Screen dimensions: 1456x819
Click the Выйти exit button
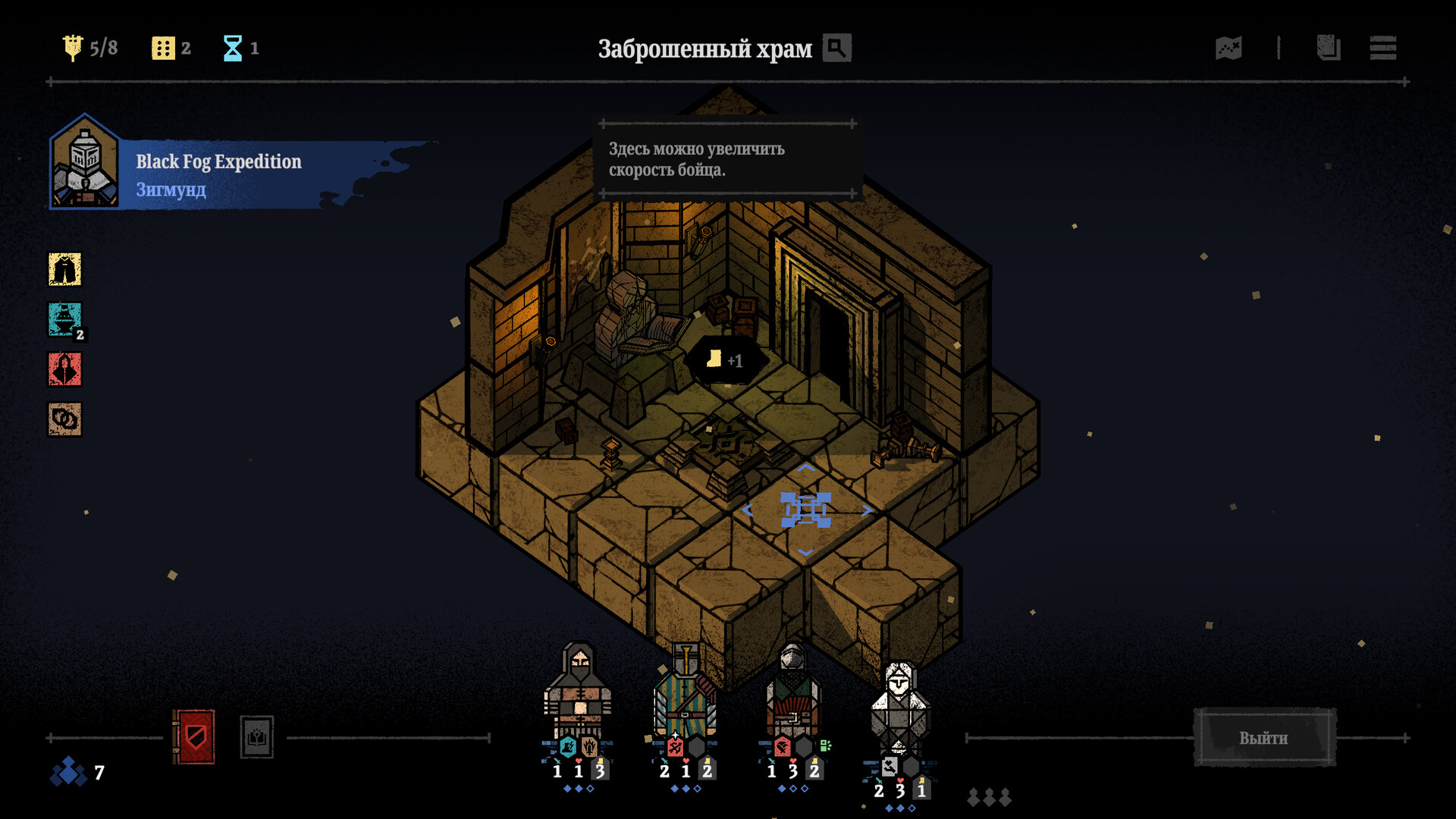pos(1264,737)
